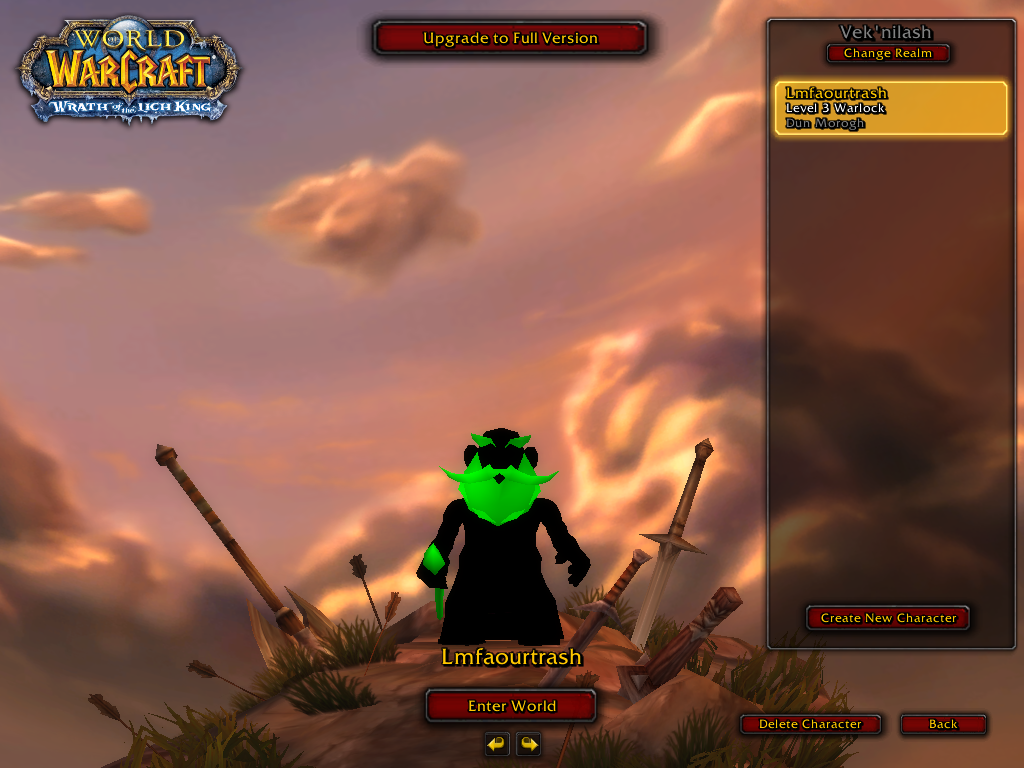Image resolution: width=1024 pixels, height=768 pixels.
Task: Rotate character with the left arrow
Action: [497, 744]
